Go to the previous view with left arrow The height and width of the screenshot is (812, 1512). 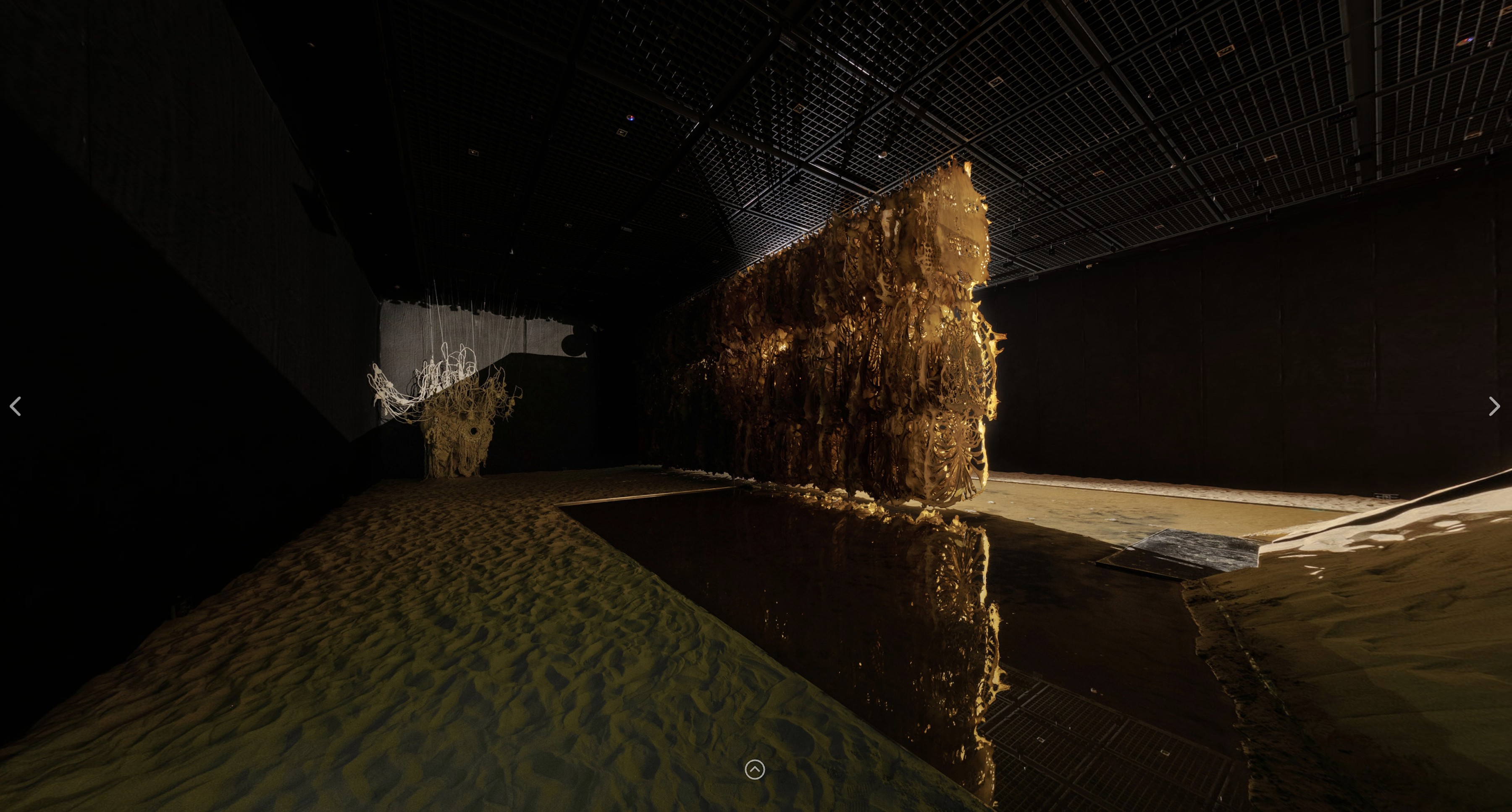click(16, 406)
